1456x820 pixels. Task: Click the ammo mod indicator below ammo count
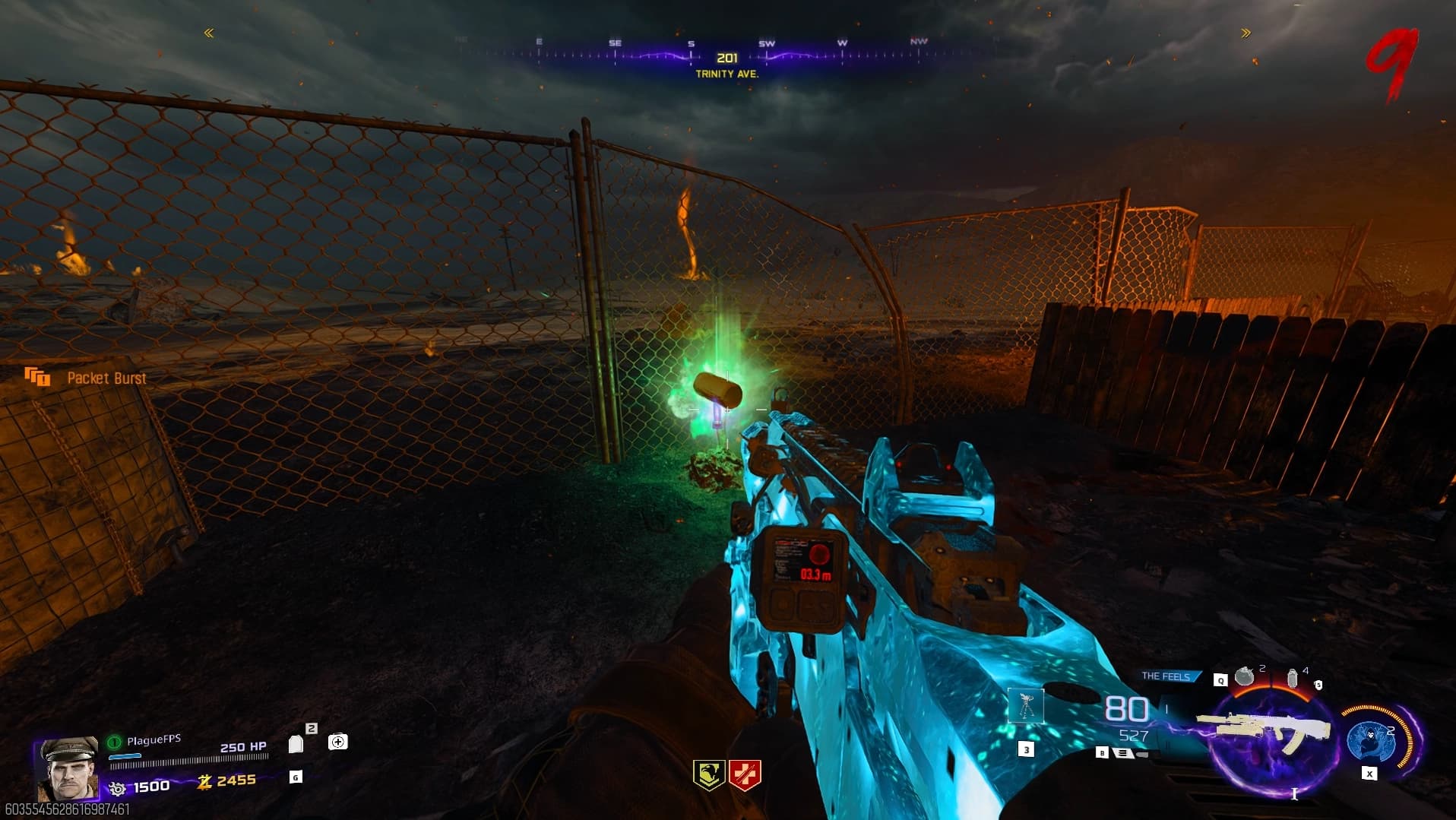[1124, 753]
